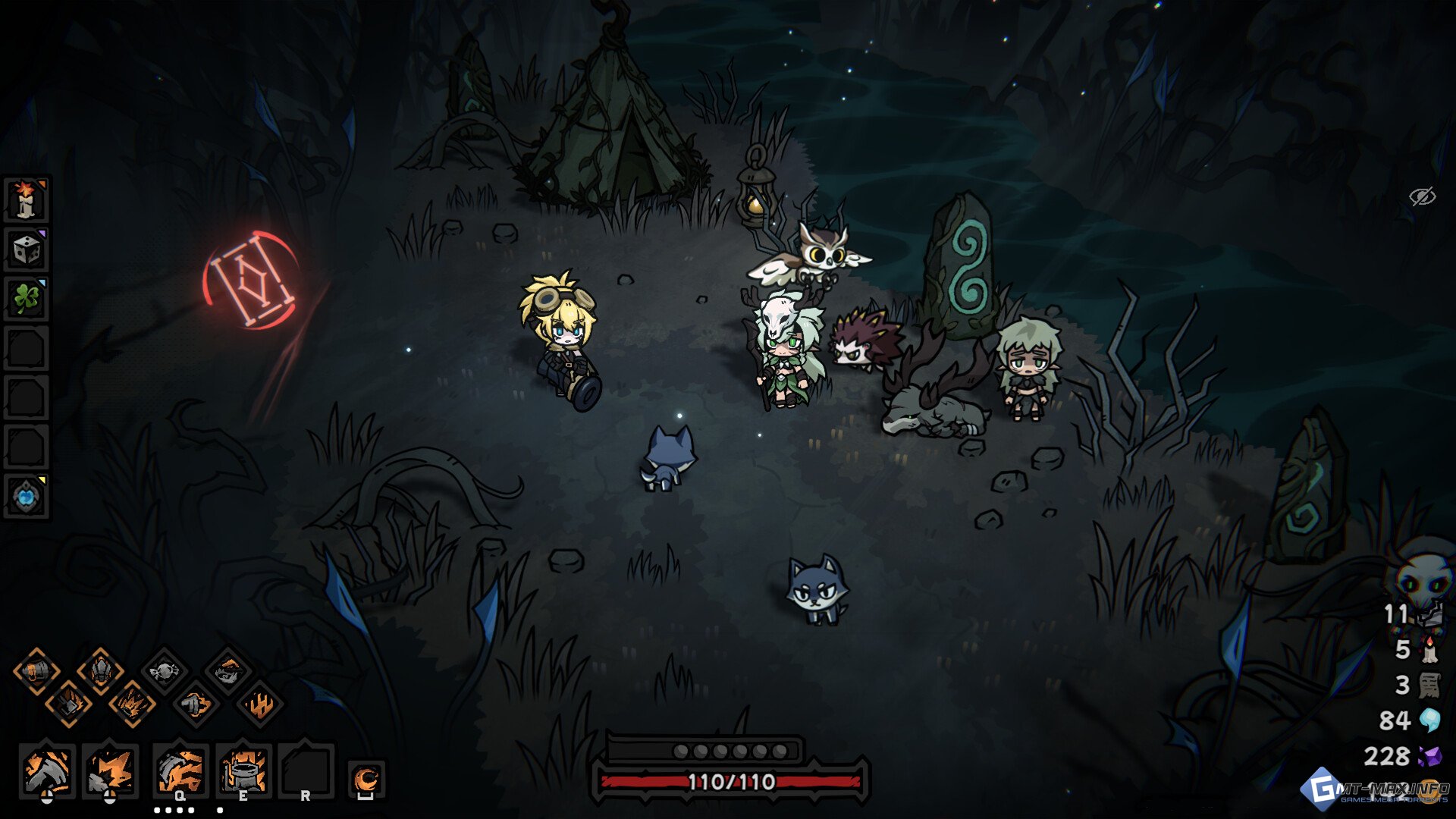This screenshot has width=1456, height=819.
Task: Select the hammer swing primary attack icon
Action: (x=47, y=770)
